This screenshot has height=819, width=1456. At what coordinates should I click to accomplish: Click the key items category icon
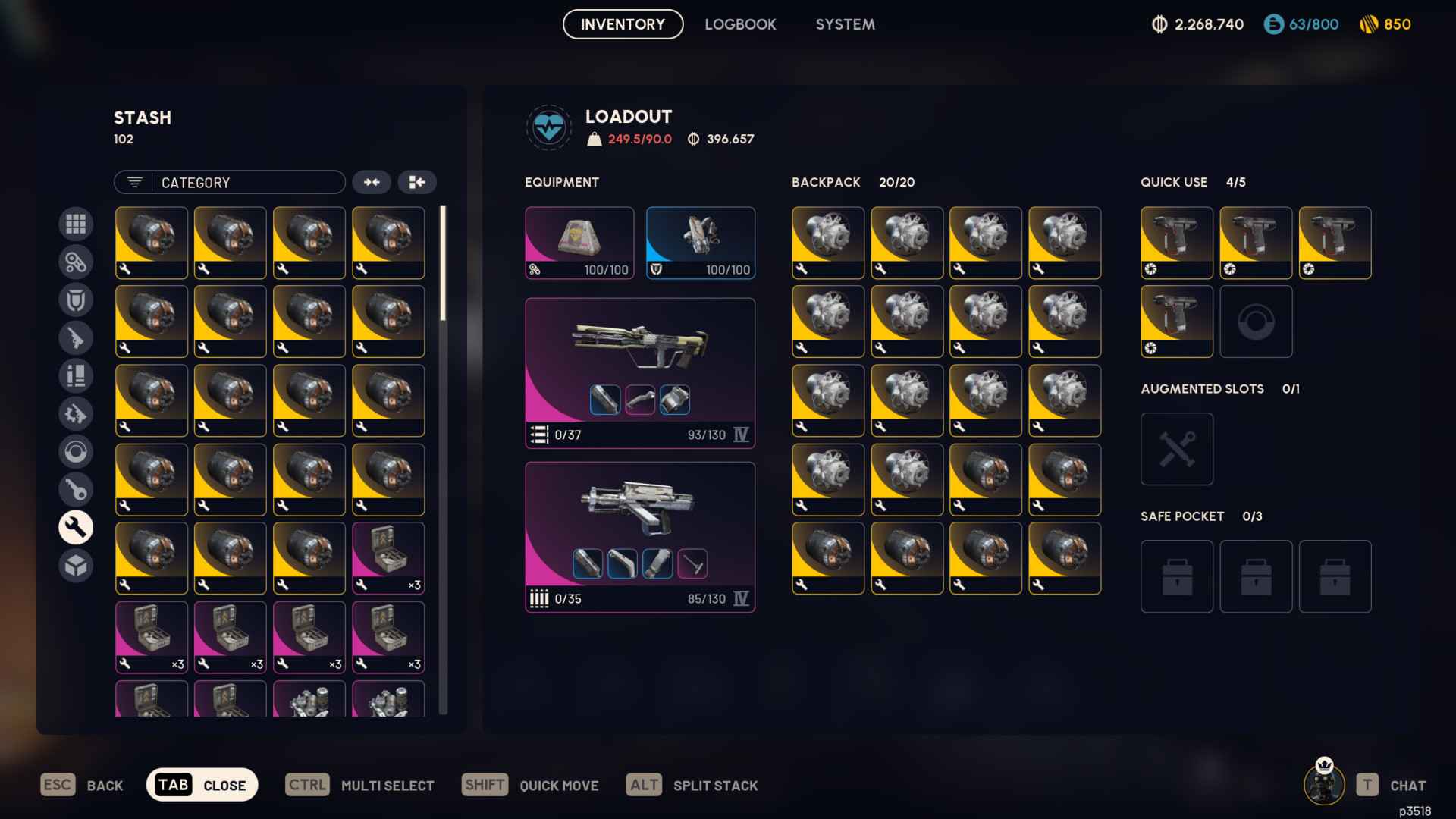pyautogui.click(x=76, y=489)
